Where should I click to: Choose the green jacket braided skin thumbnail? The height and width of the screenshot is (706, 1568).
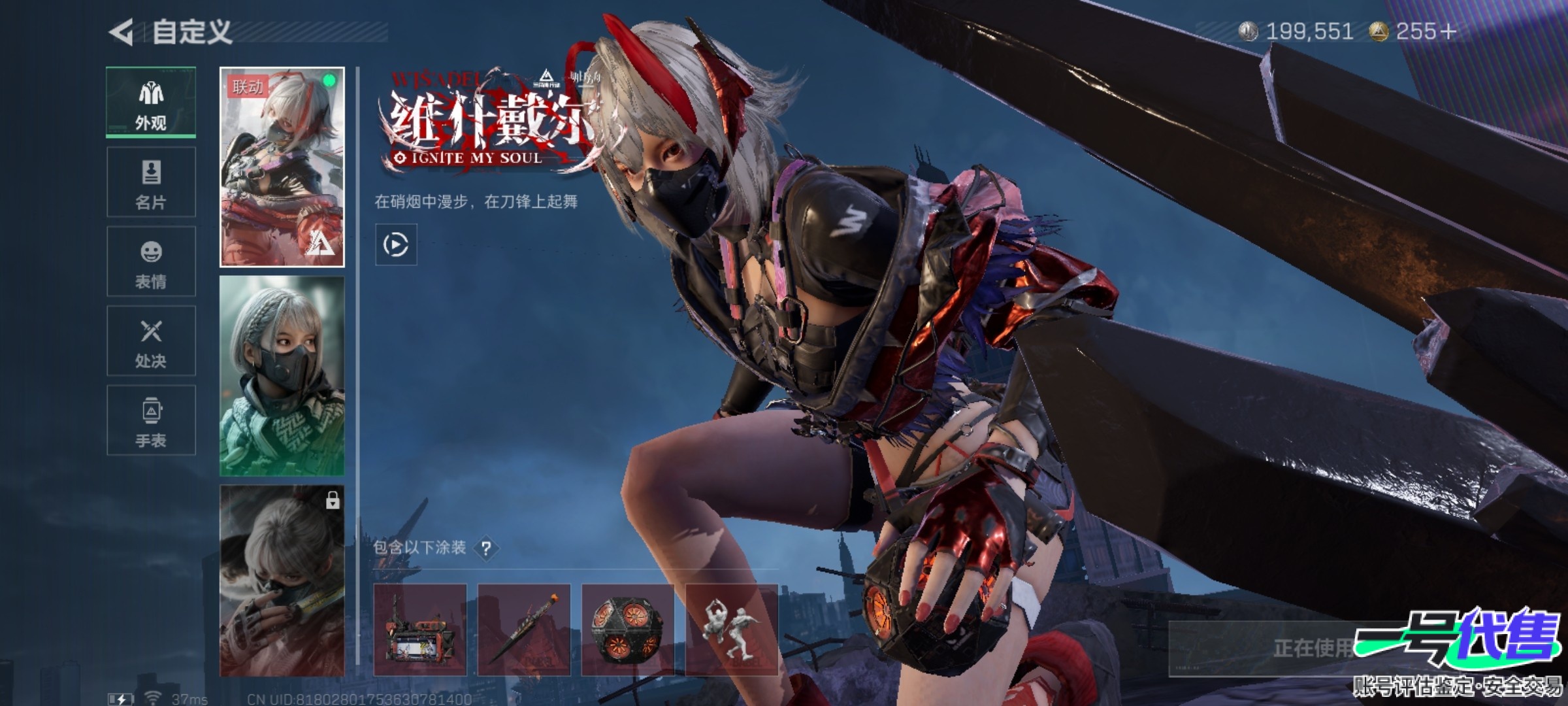pyautogui.click(x=282, y=376)
